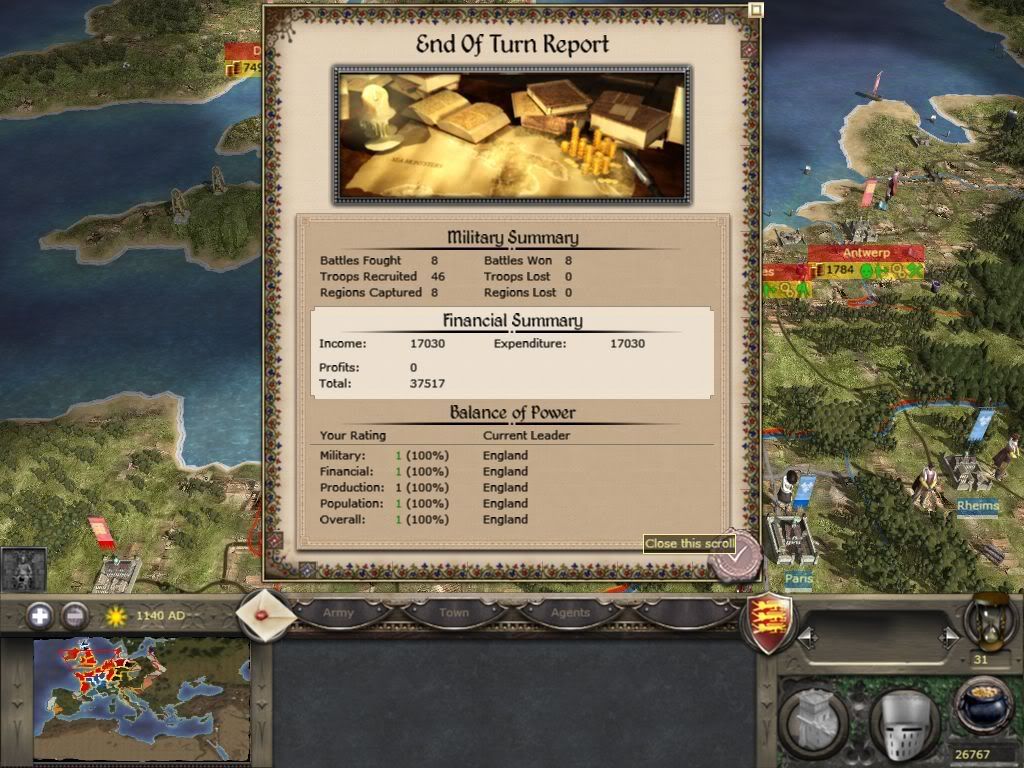Click the minus zoom button above the minimap
Screen dimensions: 1024x768
tap(75, 616)
